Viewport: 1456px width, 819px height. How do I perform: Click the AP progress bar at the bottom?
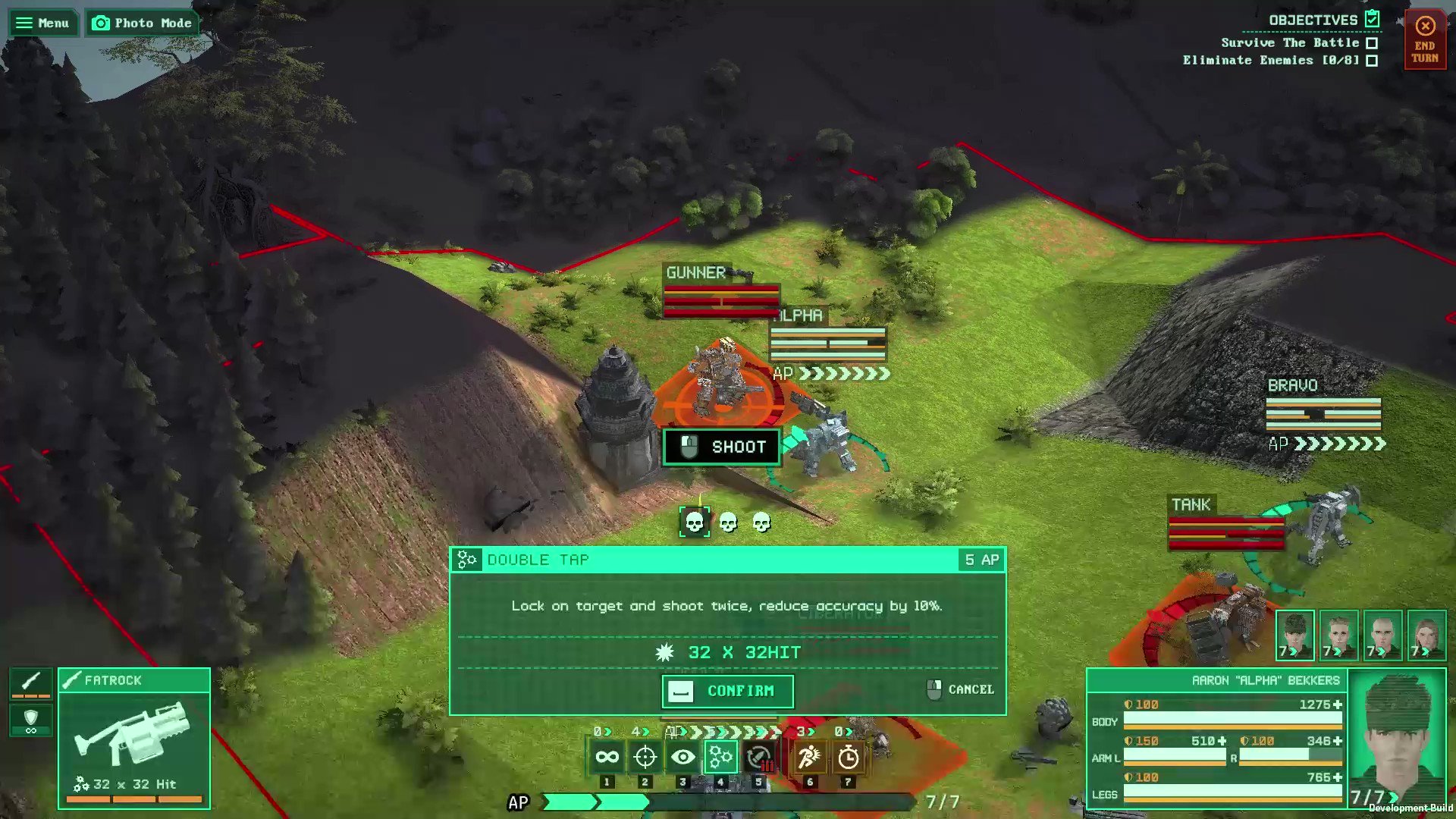point(728,801)
